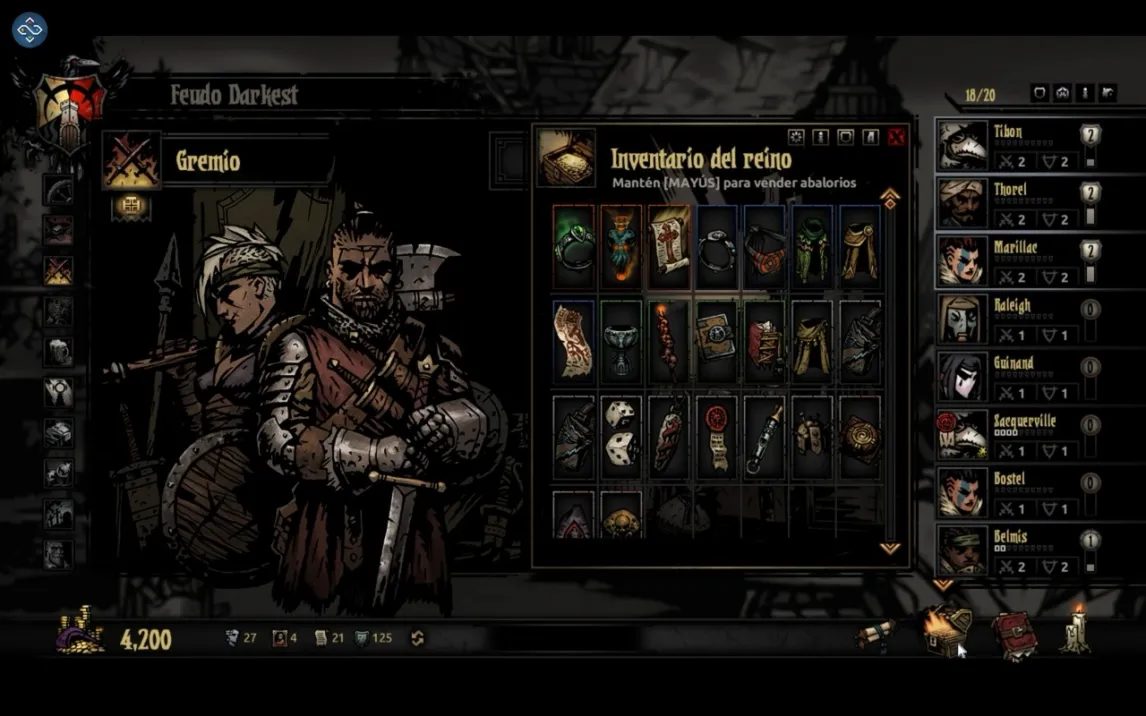Choose the dark chalice trinket

pos(621,341)
